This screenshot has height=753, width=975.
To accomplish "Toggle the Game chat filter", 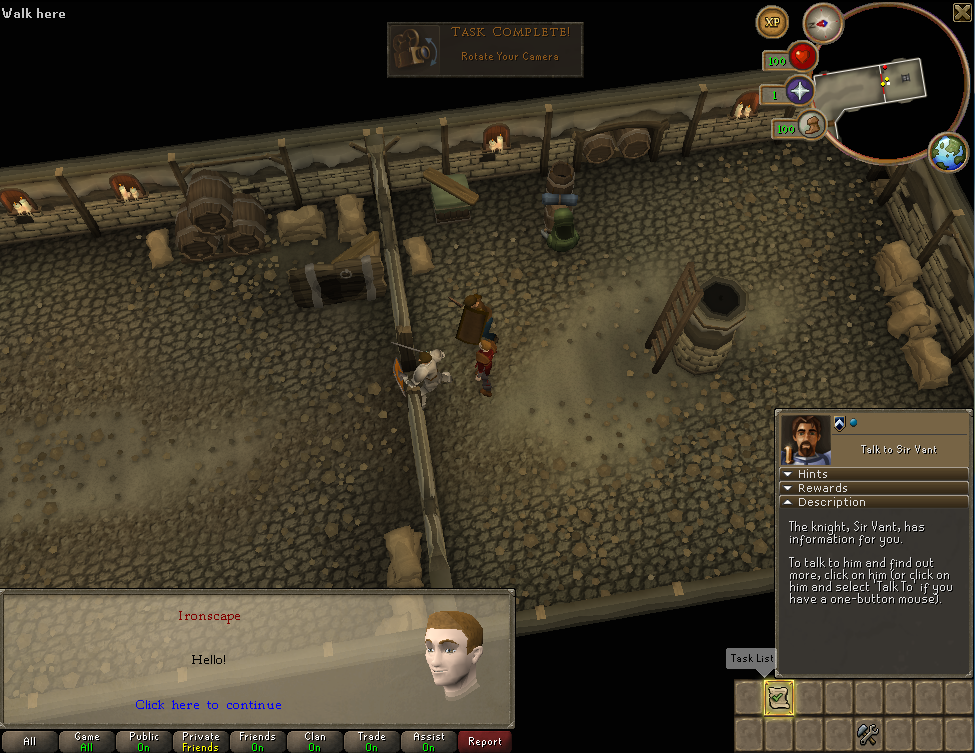I will click(87, 742).
